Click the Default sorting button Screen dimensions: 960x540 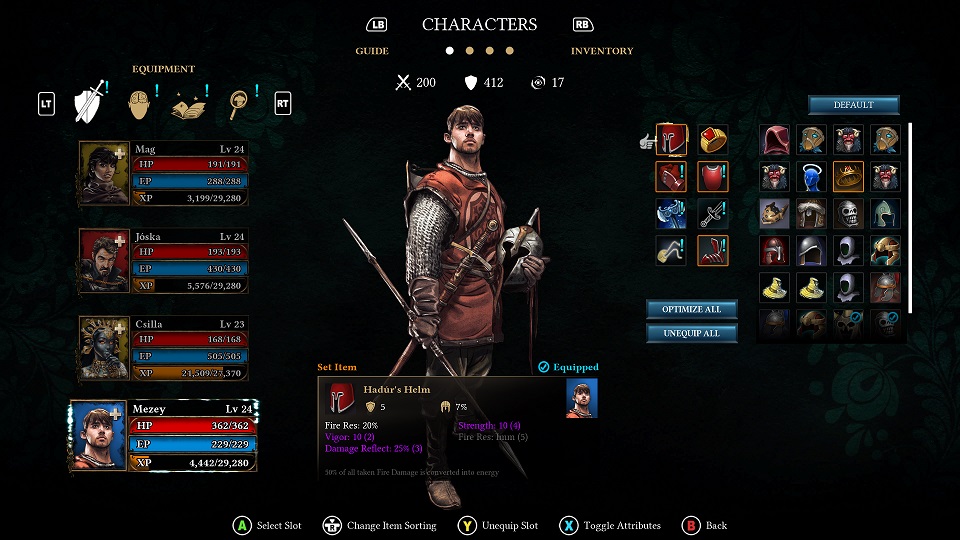(x=853, y=105)
